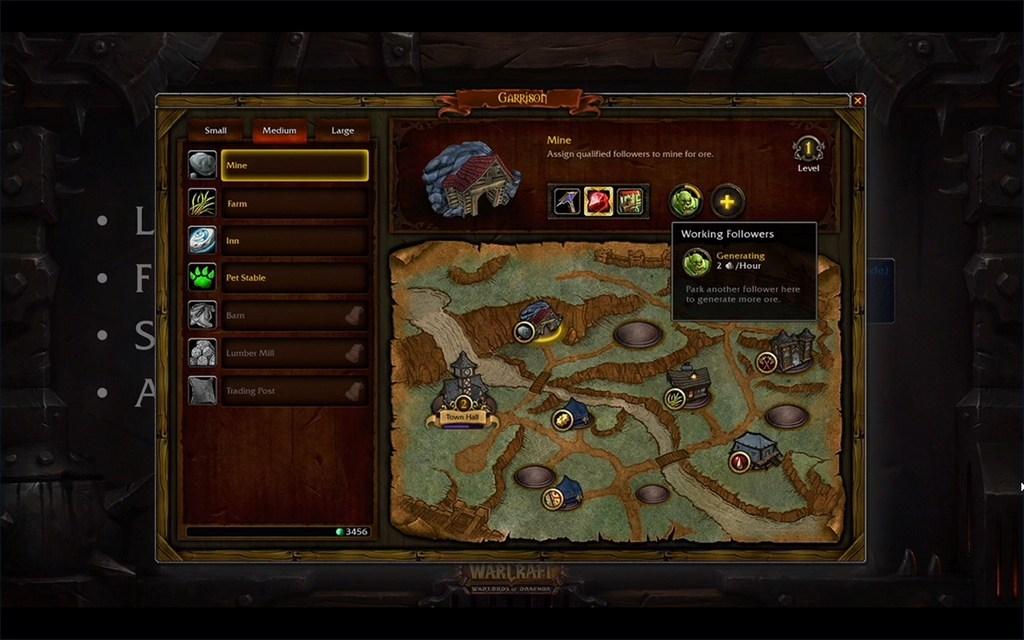This screenshot has height=640, width=1024.
Task: Select the locked Barn entry
Action: [x=293, y=315]
